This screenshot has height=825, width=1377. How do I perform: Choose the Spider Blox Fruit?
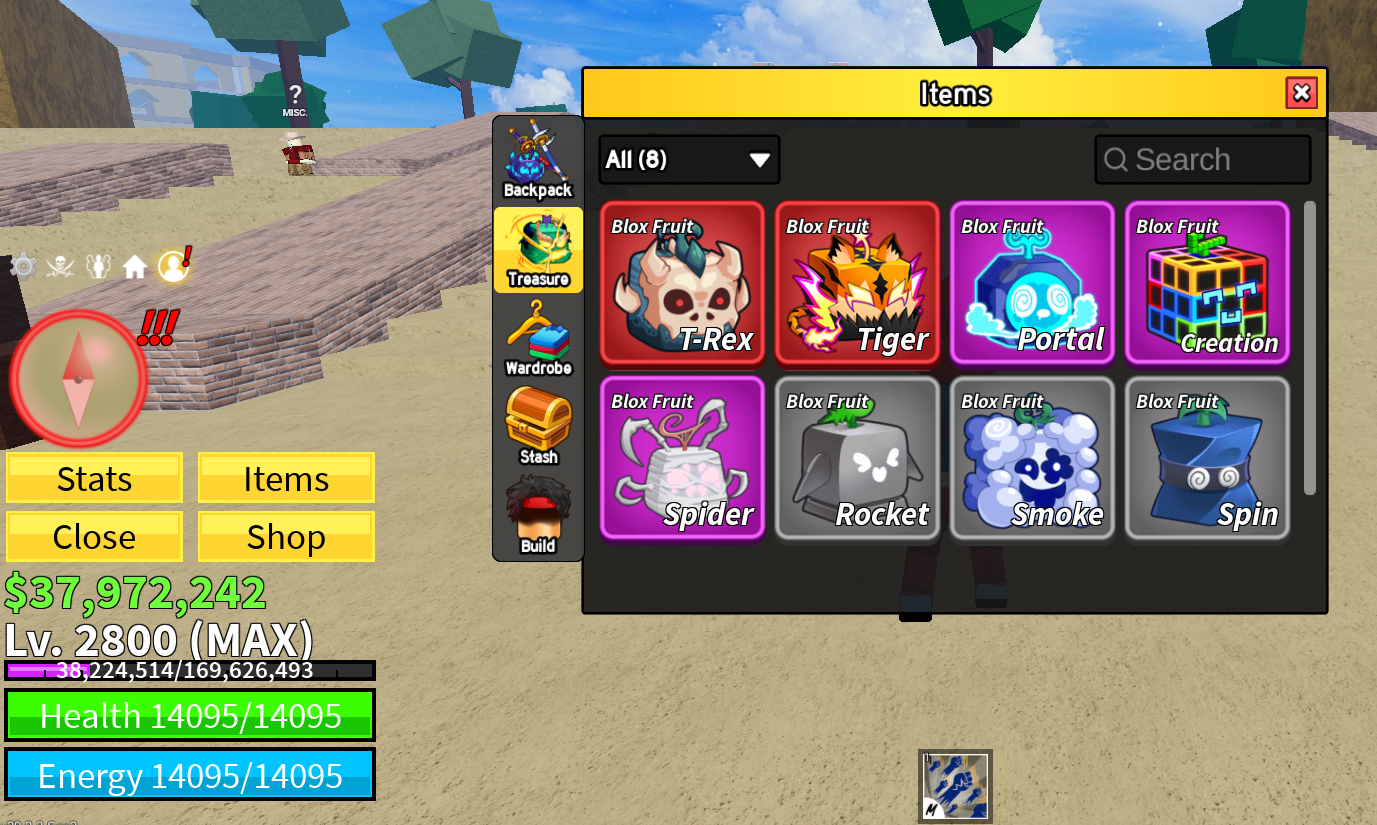682,458
